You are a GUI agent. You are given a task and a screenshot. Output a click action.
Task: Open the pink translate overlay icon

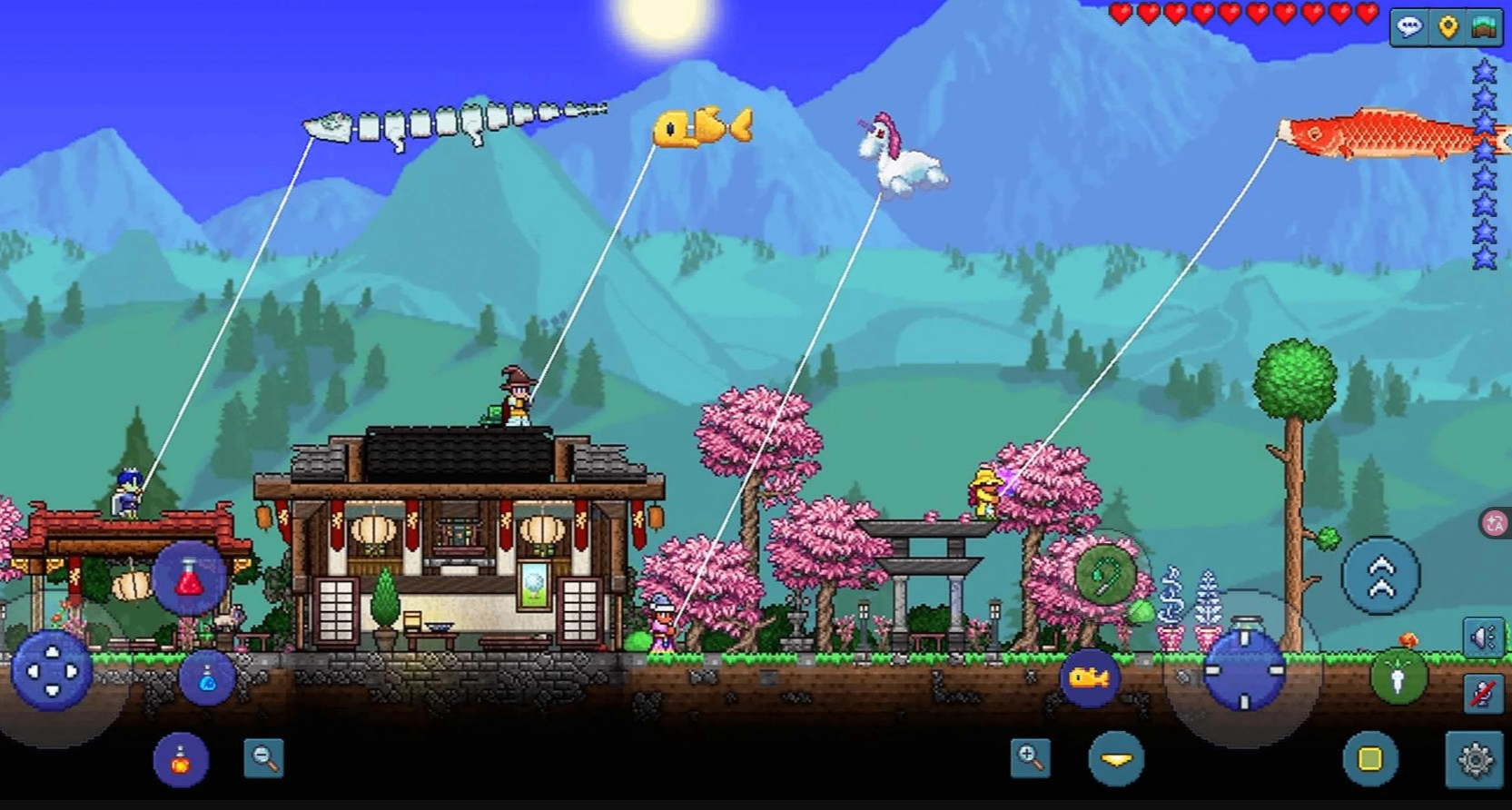1495,524
